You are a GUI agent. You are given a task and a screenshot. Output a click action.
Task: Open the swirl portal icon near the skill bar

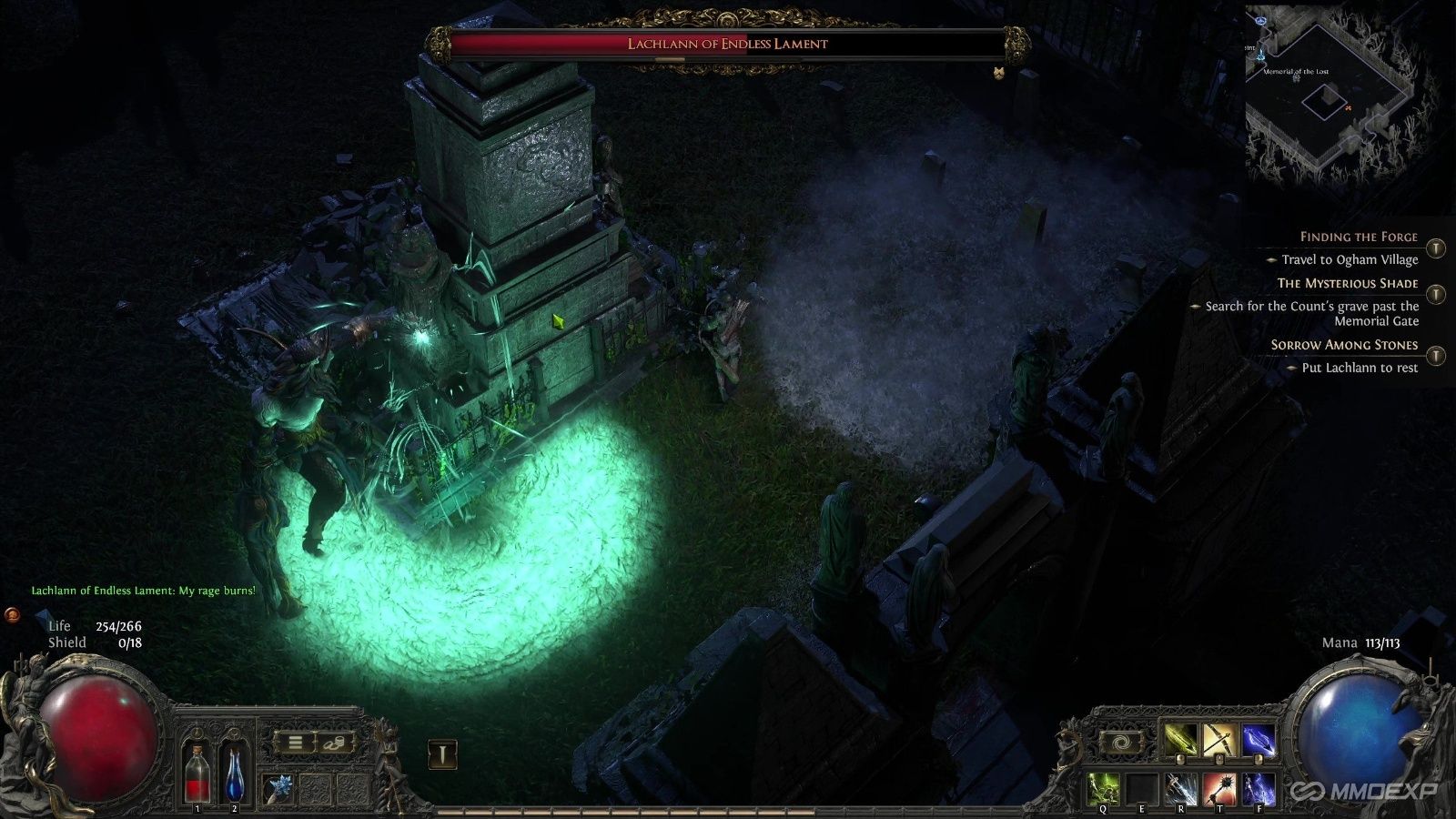pyautogui.click(x=1124, y=741)
